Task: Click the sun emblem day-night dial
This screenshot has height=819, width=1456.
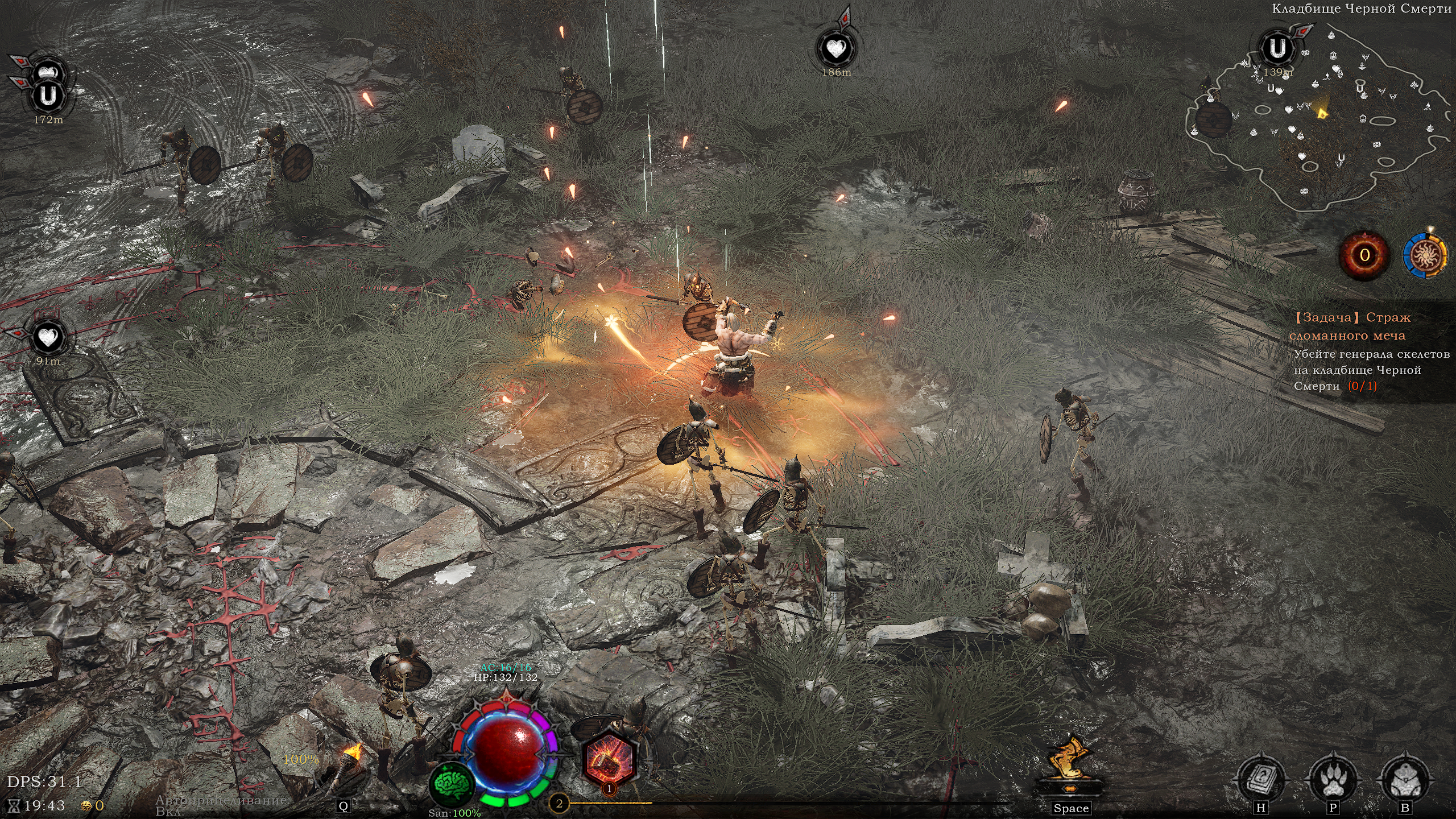Action: coord(1425,255)
